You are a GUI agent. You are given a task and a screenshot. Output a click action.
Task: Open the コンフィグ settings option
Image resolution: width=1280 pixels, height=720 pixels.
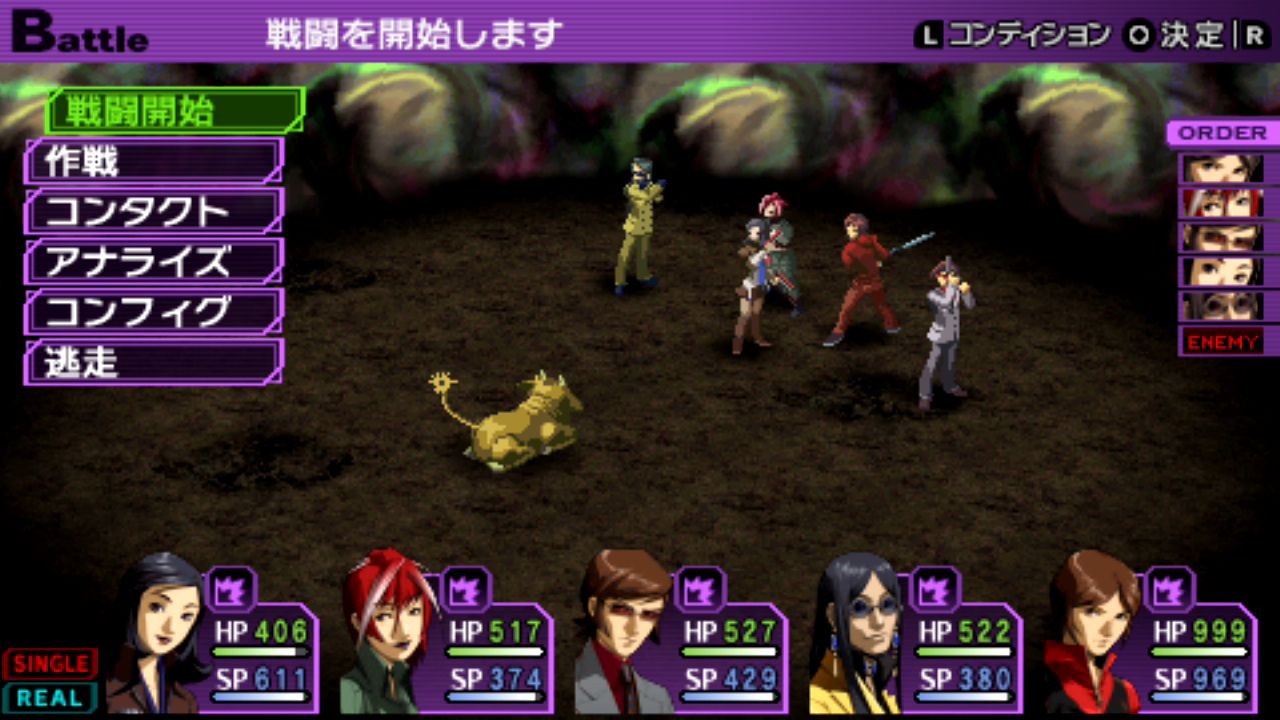click(x=154, y=312)
